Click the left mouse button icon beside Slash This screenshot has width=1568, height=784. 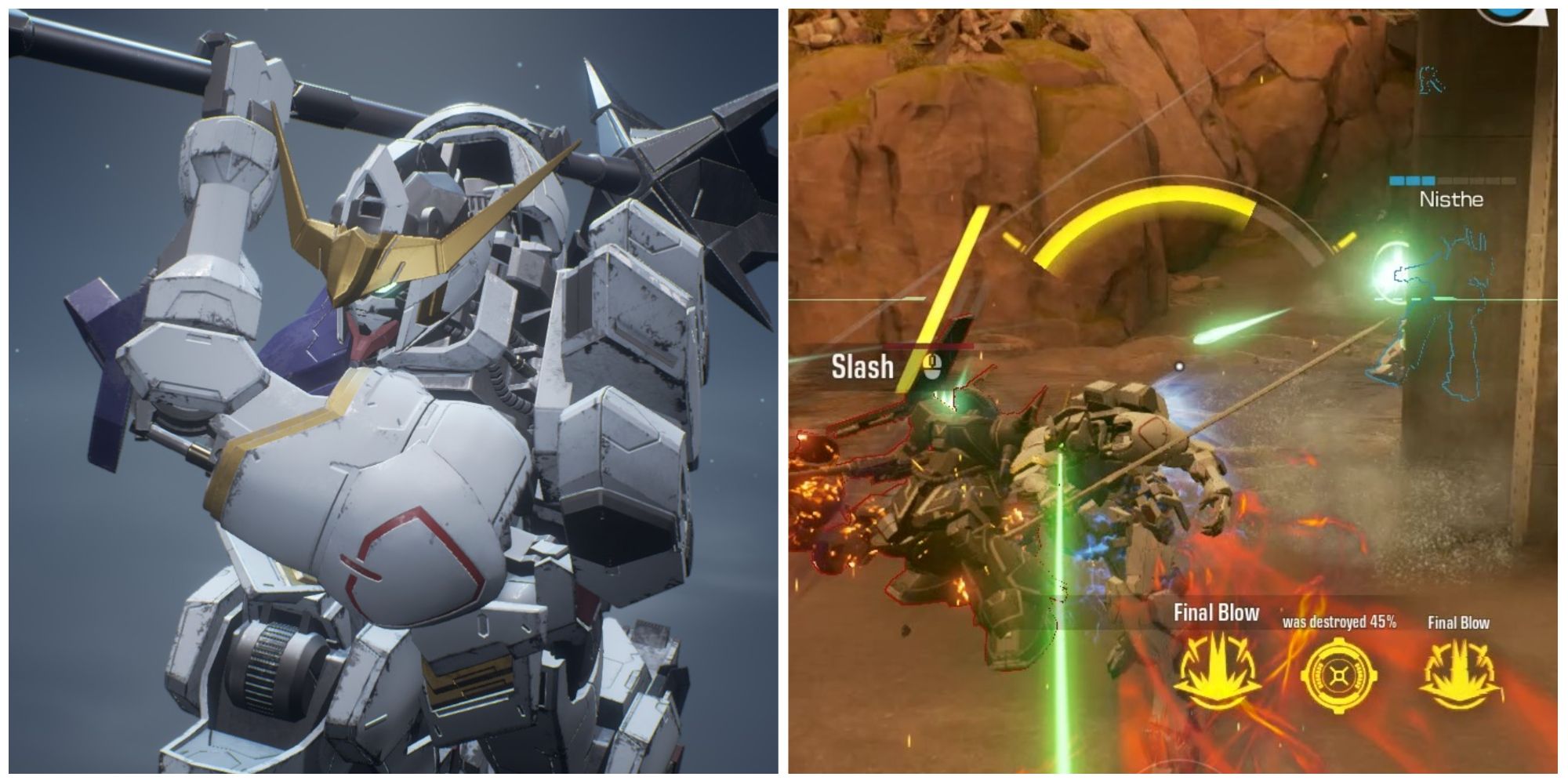(931, 367)
